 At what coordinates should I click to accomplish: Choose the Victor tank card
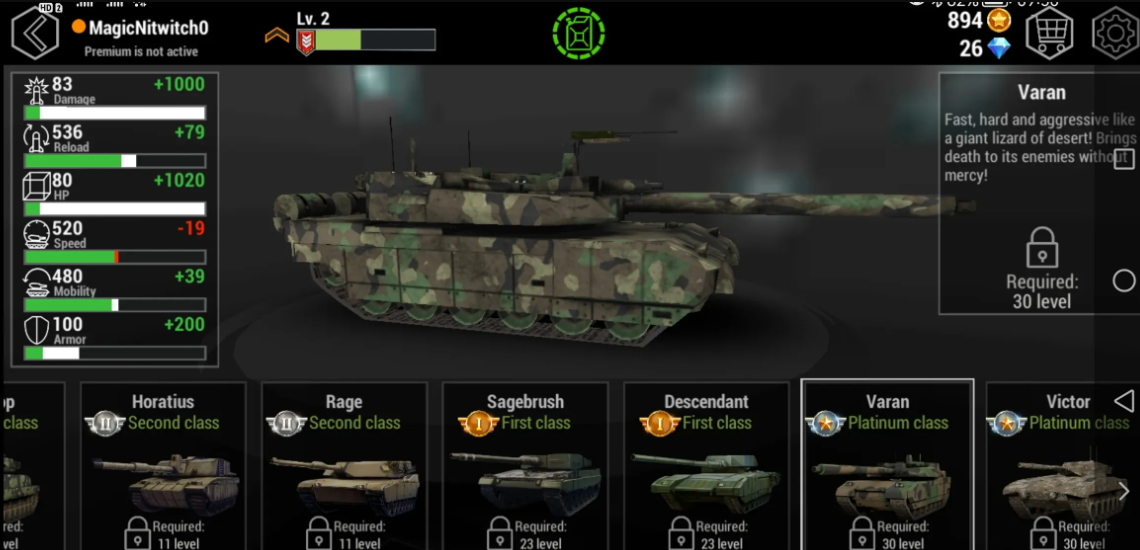[x=1060, y=465]
